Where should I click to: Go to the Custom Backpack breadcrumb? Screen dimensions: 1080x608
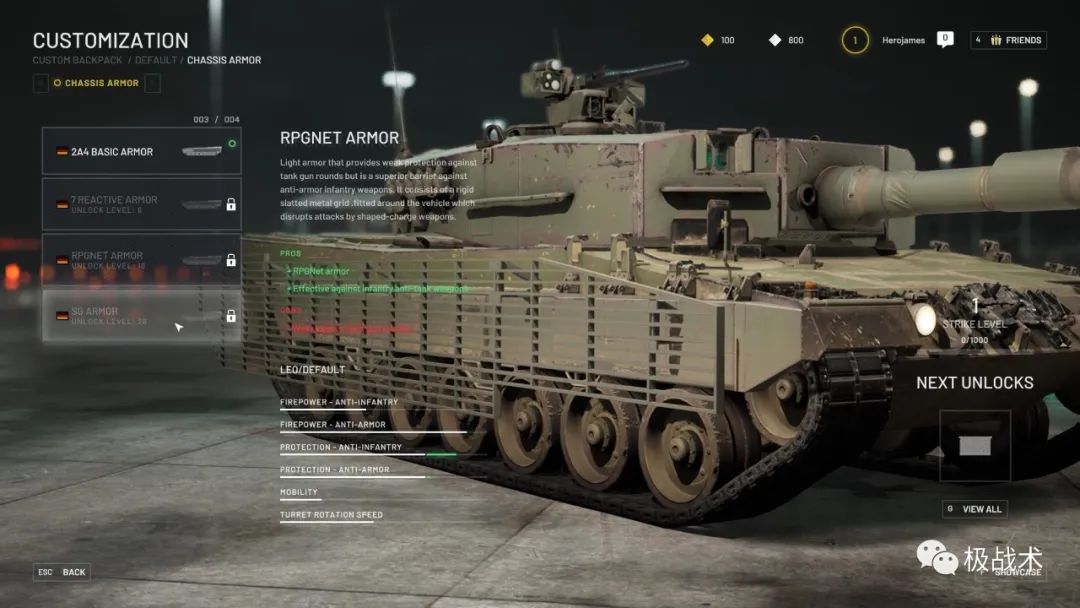pyautogui.click(x=78, y=60)
